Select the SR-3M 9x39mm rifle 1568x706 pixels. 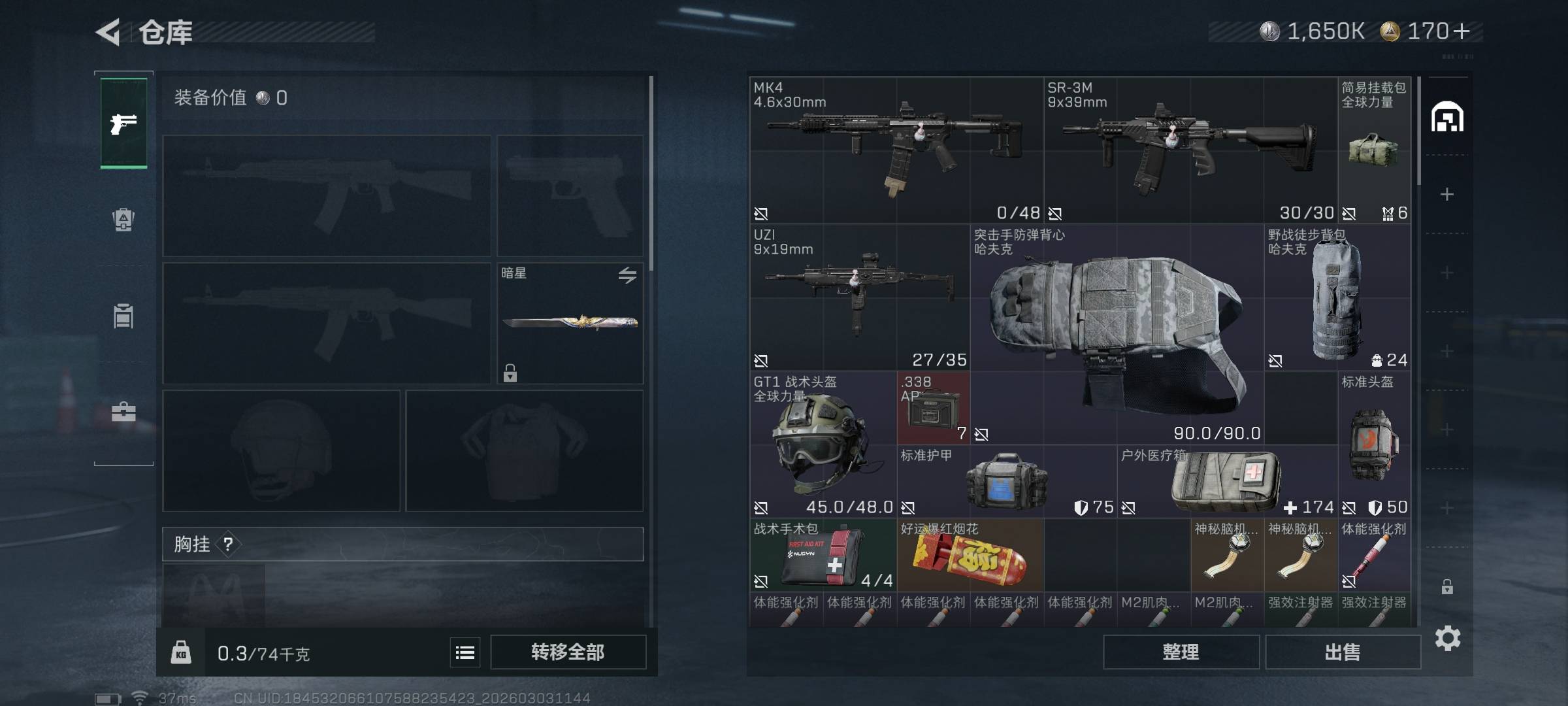point(1189,150)
